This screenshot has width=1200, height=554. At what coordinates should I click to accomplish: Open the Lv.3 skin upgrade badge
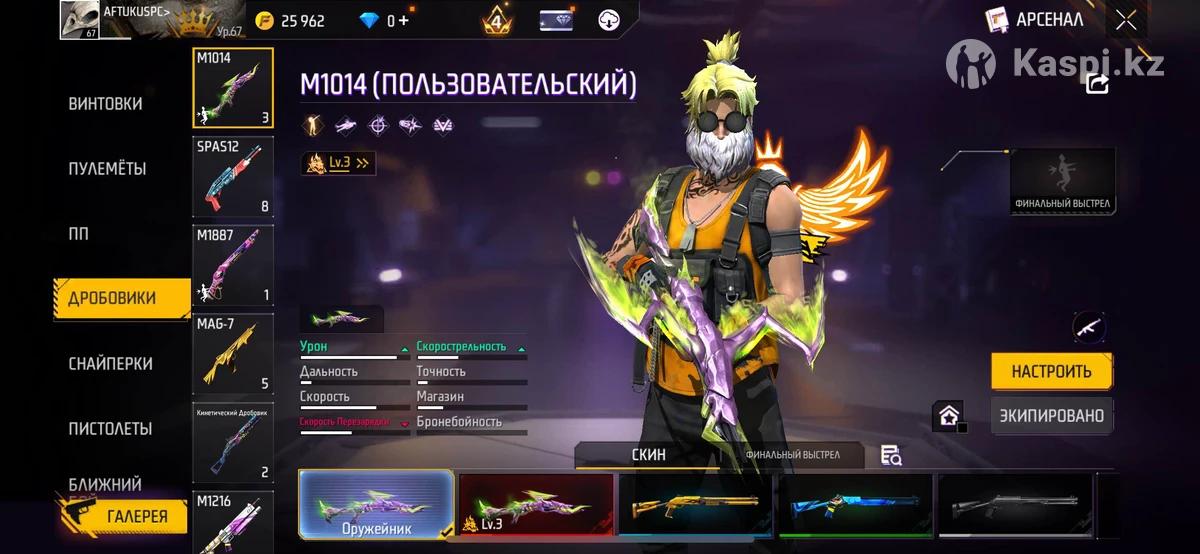point(338,163)
